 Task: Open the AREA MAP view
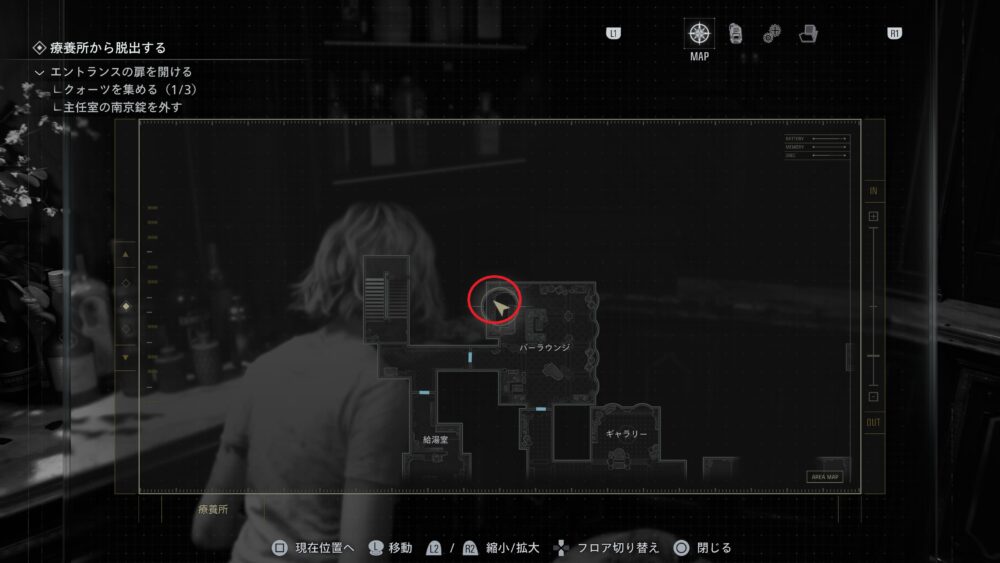[825, 477]
